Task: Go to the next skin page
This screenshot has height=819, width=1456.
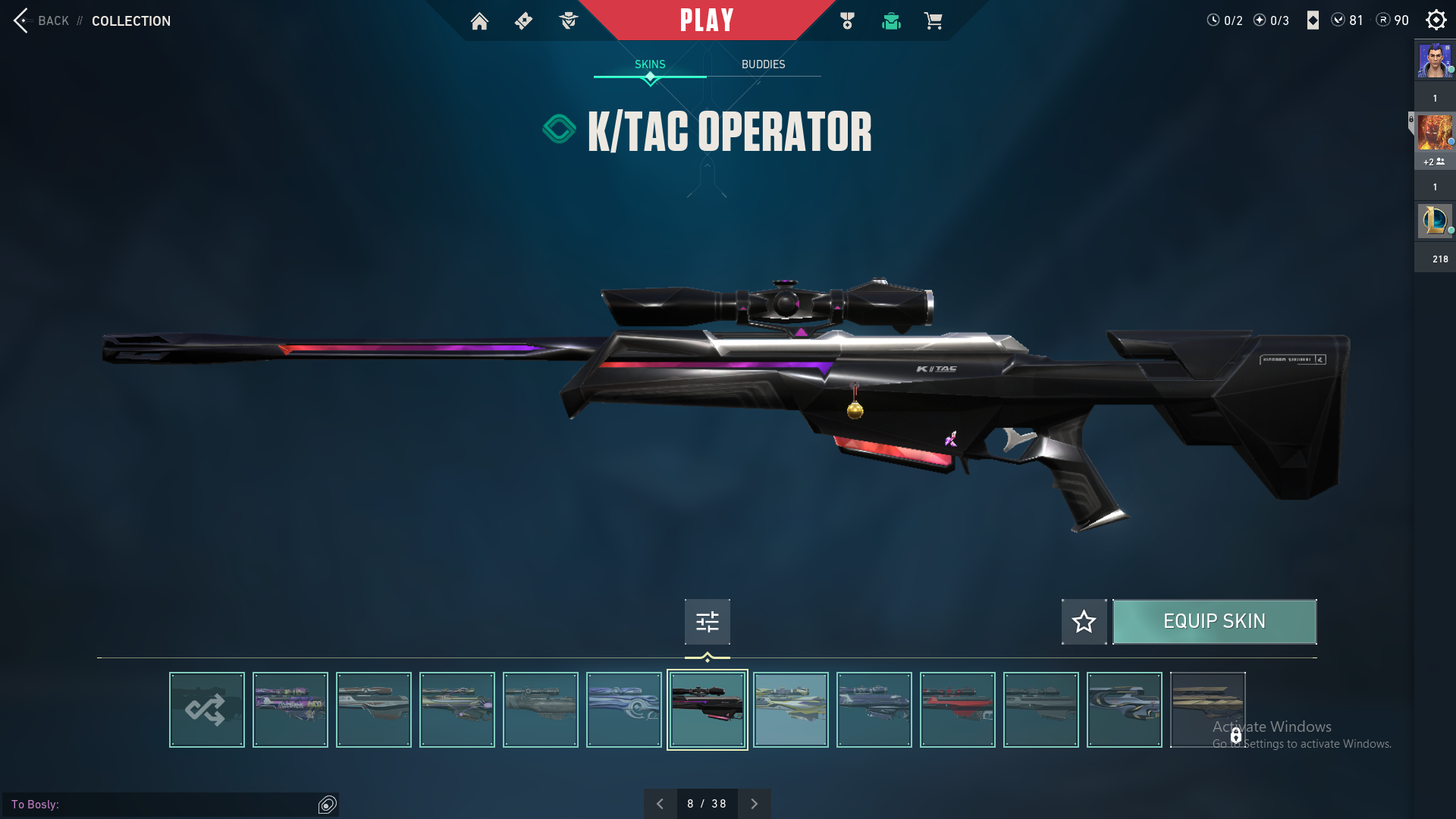Action: click(754, 804)
